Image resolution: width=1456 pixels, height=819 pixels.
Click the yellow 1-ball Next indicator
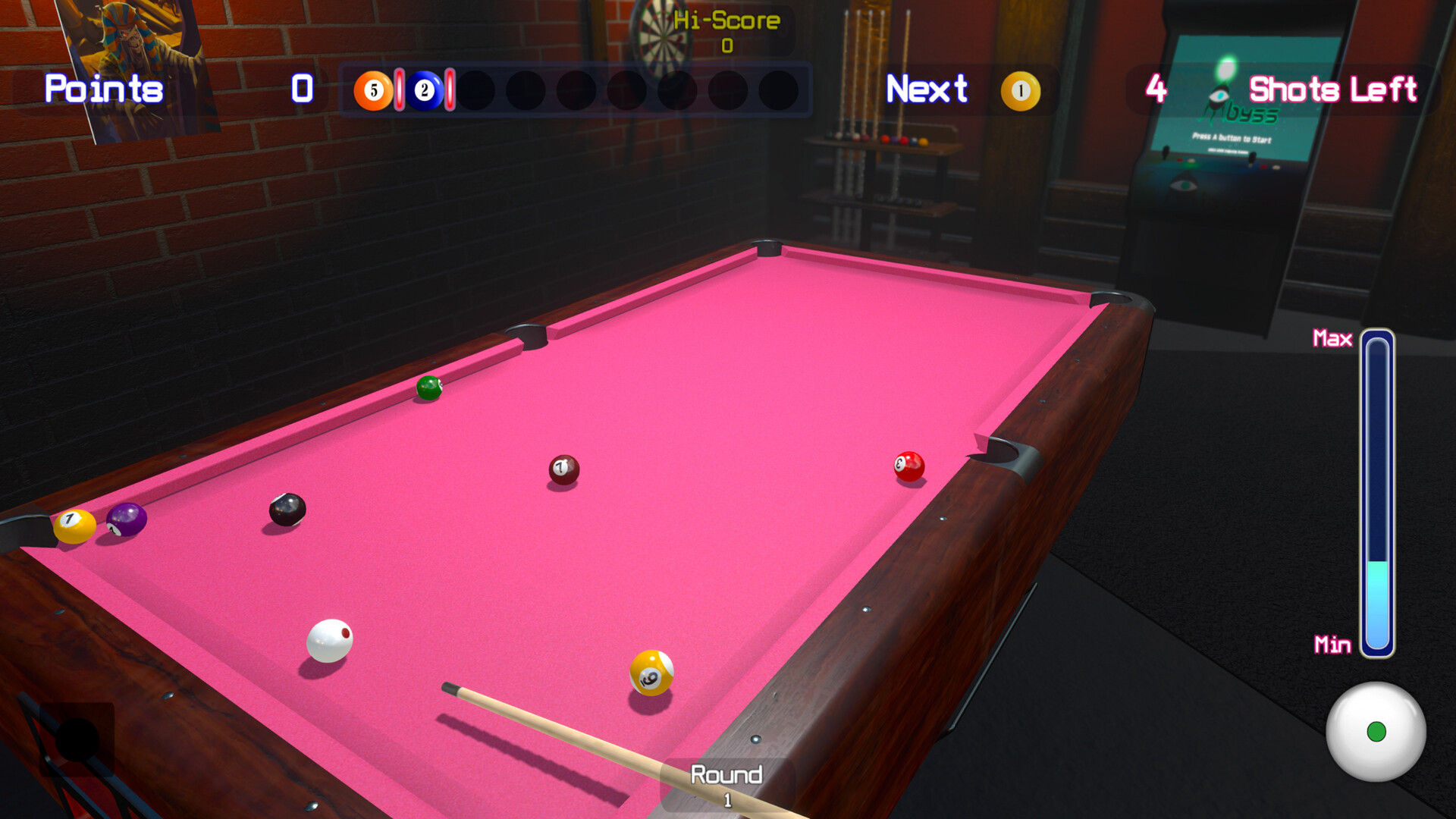click(1021, 89)
